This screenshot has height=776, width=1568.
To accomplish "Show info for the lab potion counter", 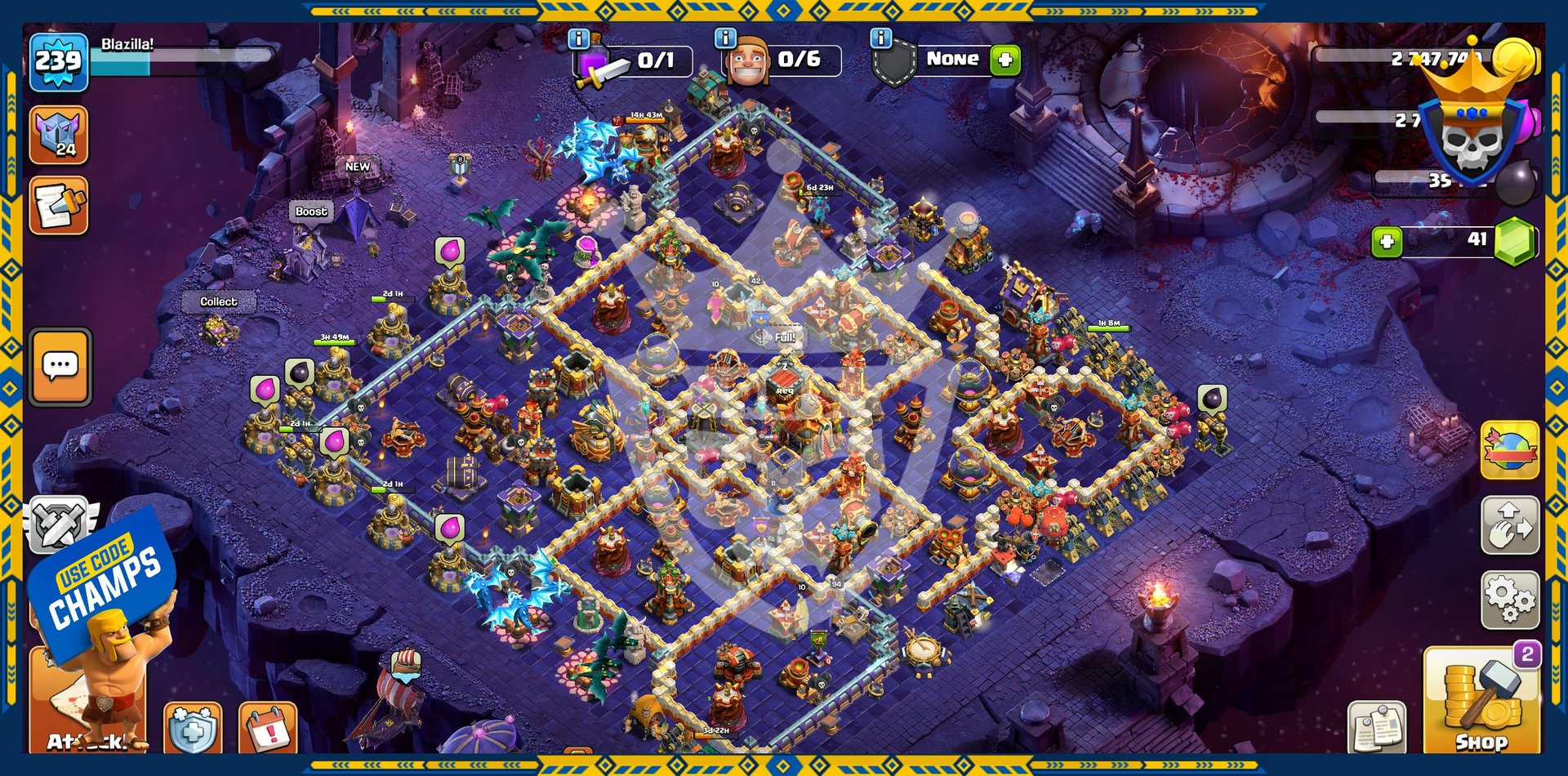I will [578, 38].
